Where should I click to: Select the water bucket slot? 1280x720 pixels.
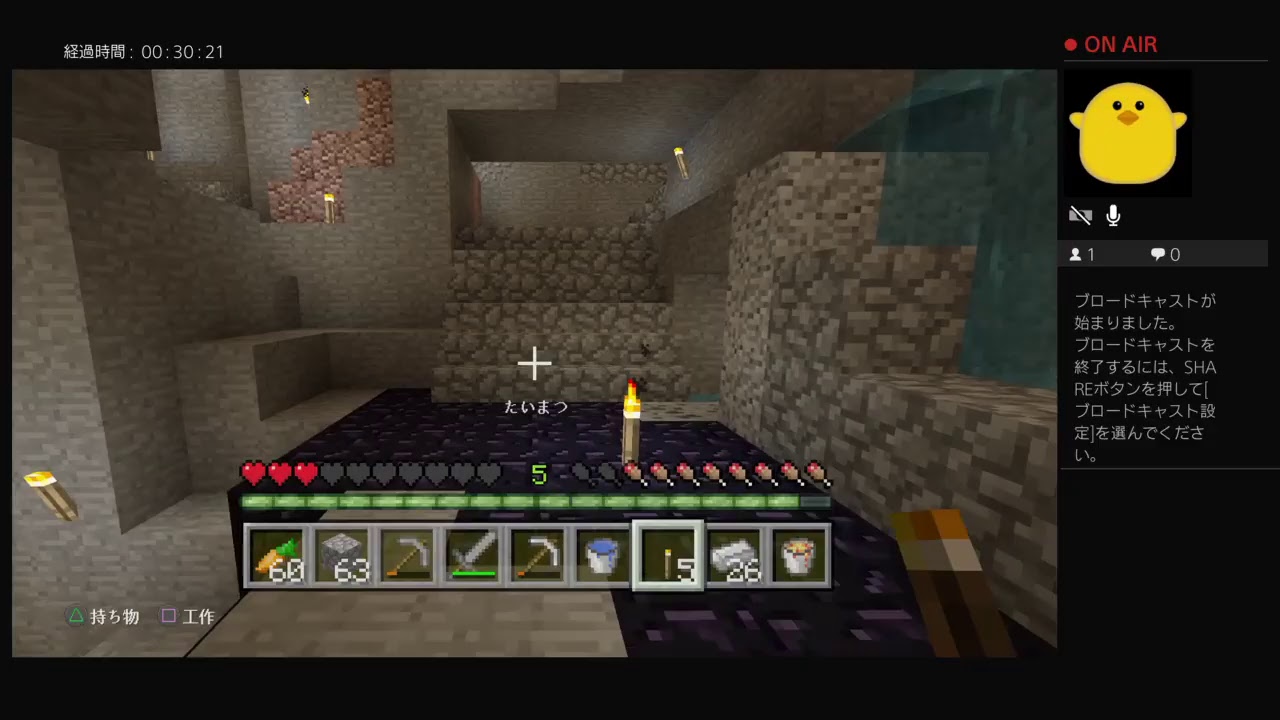[x=604, y=557]
